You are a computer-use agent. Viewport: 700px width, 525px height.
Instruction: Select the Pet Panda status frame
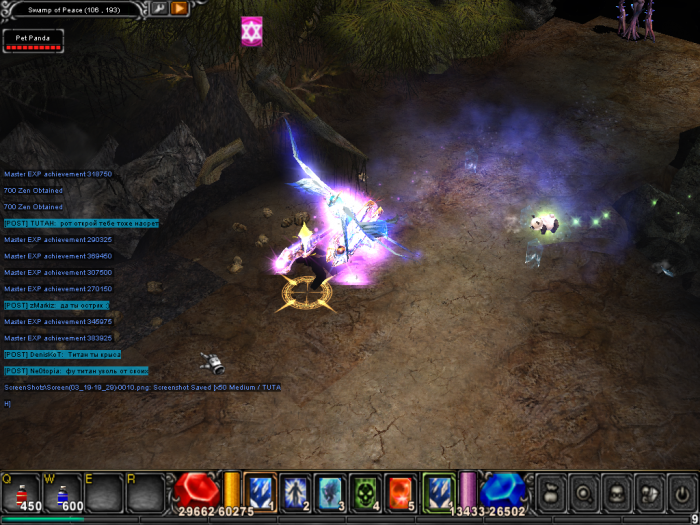(x=33, y=41)
